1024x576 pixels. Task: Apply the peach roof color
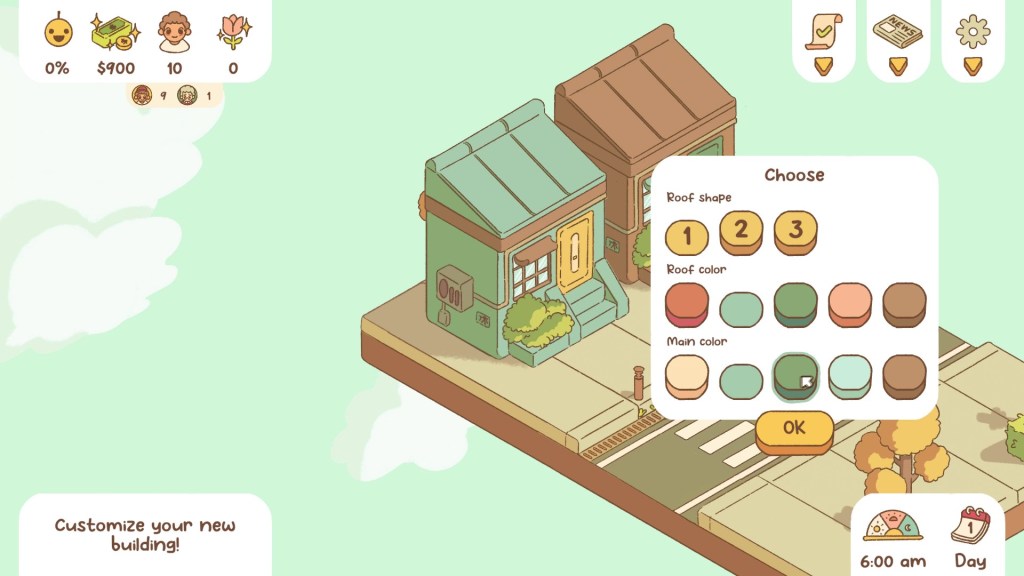(x=850, y=303)
